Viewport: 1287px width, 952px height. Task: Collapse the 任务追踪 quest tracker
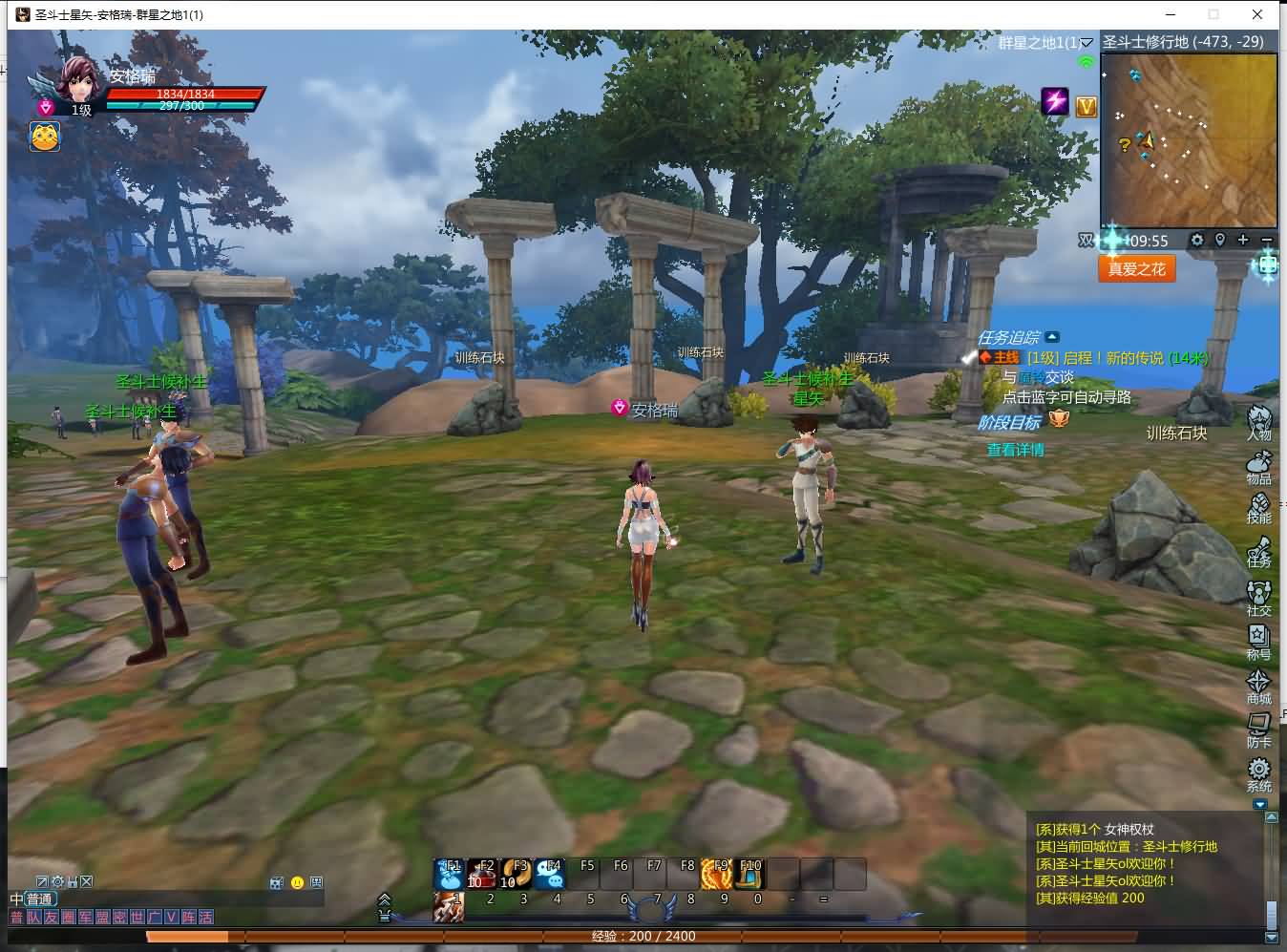pos(1052,337)
